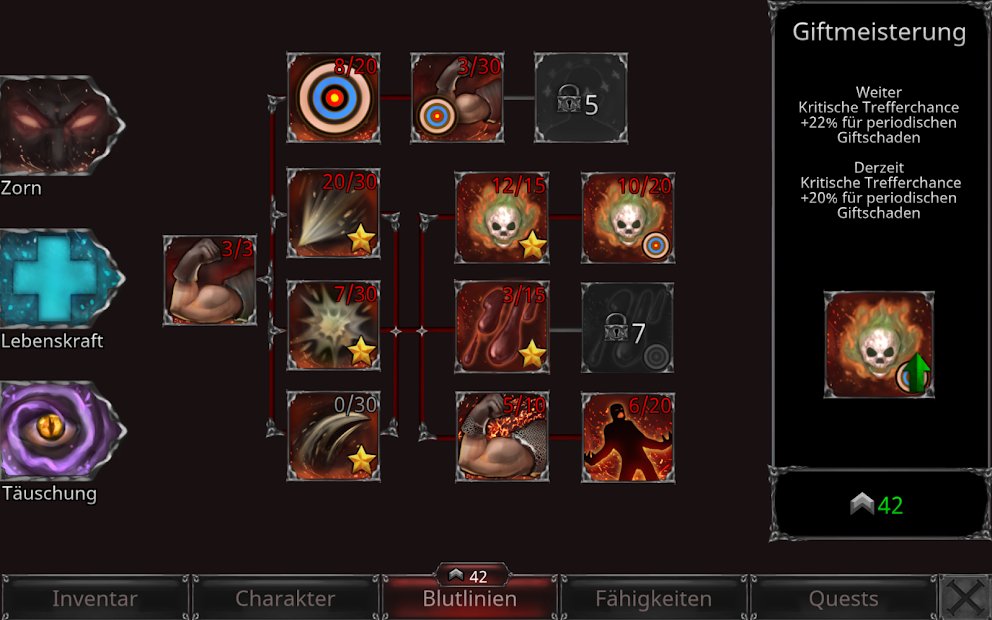Choose the bullseye target skill at 8/20
Screen dimensions: 992x620
tap(334, 98)
